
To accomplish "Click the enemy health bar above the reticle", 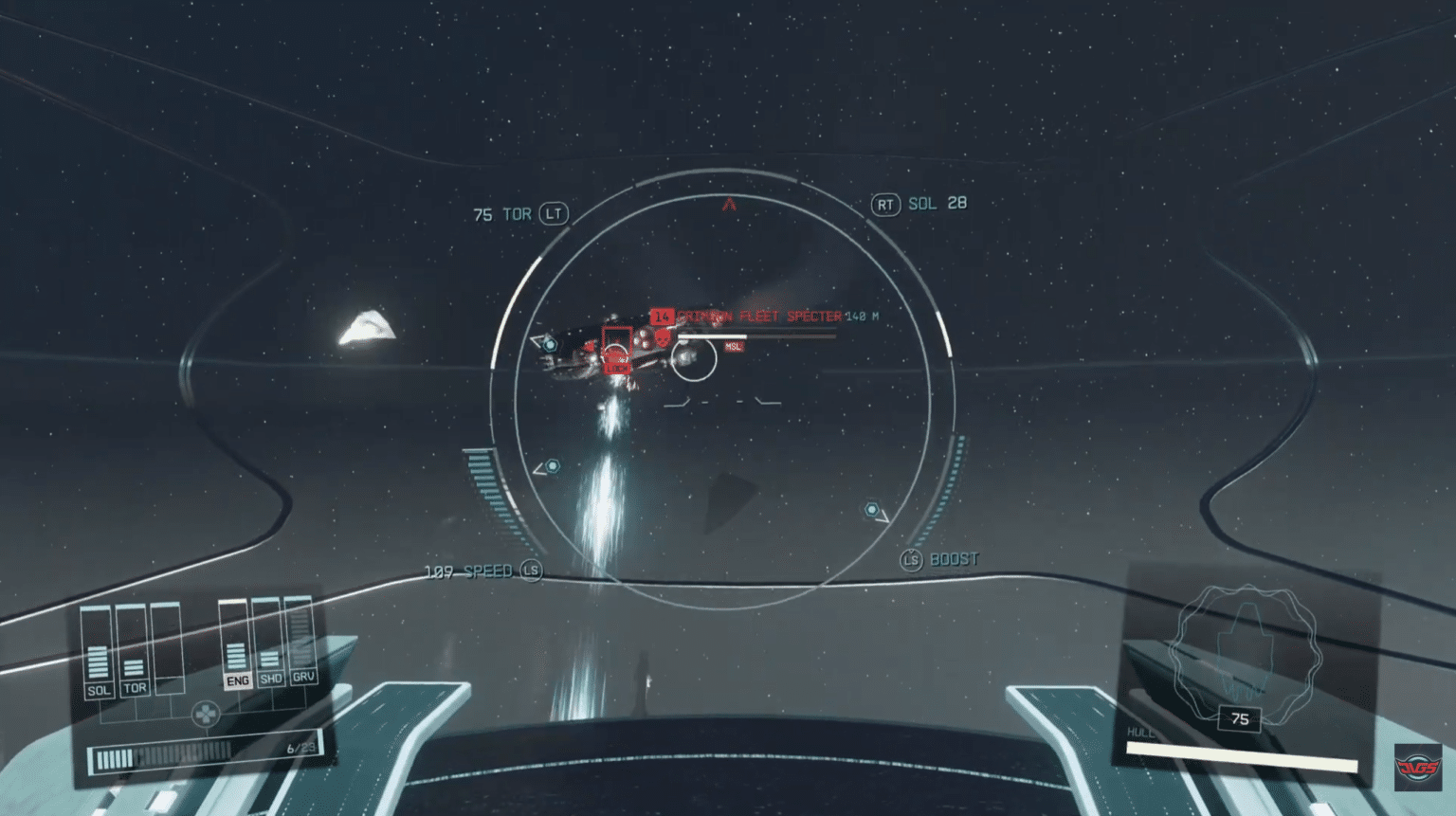I will click(757, 336).
